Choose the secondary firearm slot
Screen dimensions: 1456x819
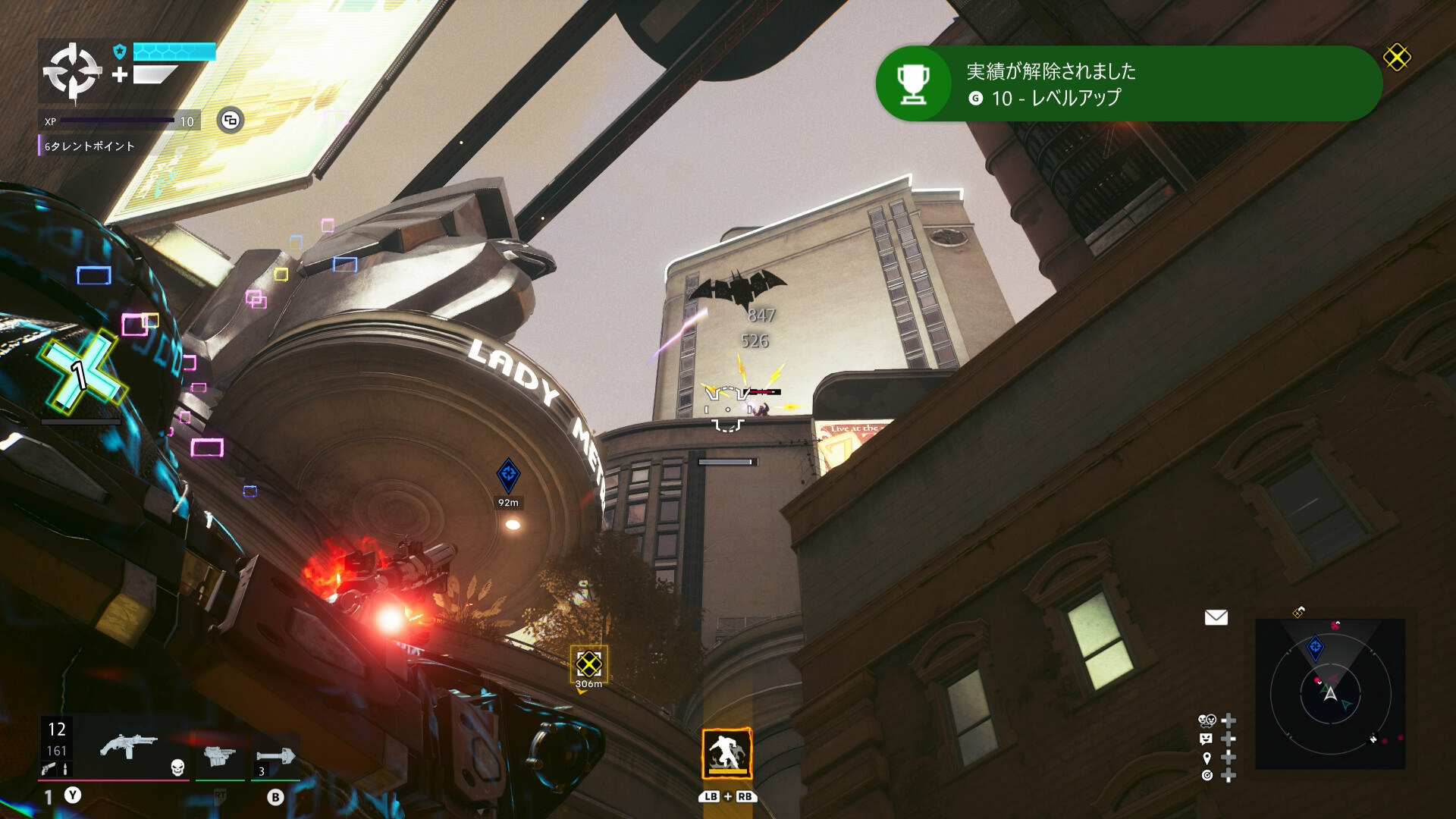(220, 755)
